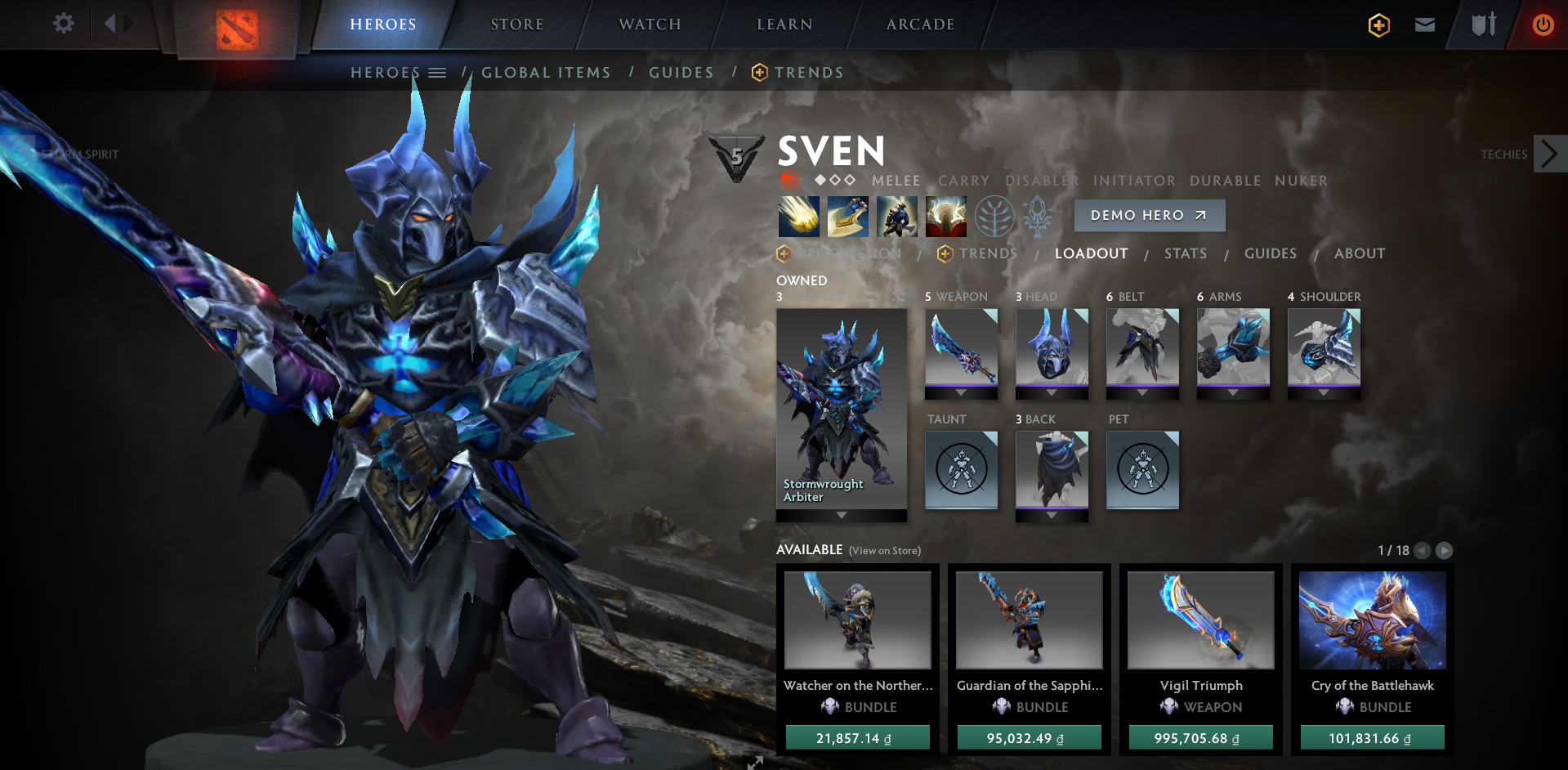The image size is (1568, 770).
Task: Open the mail envelope icon
Action: coord(1424,25)
